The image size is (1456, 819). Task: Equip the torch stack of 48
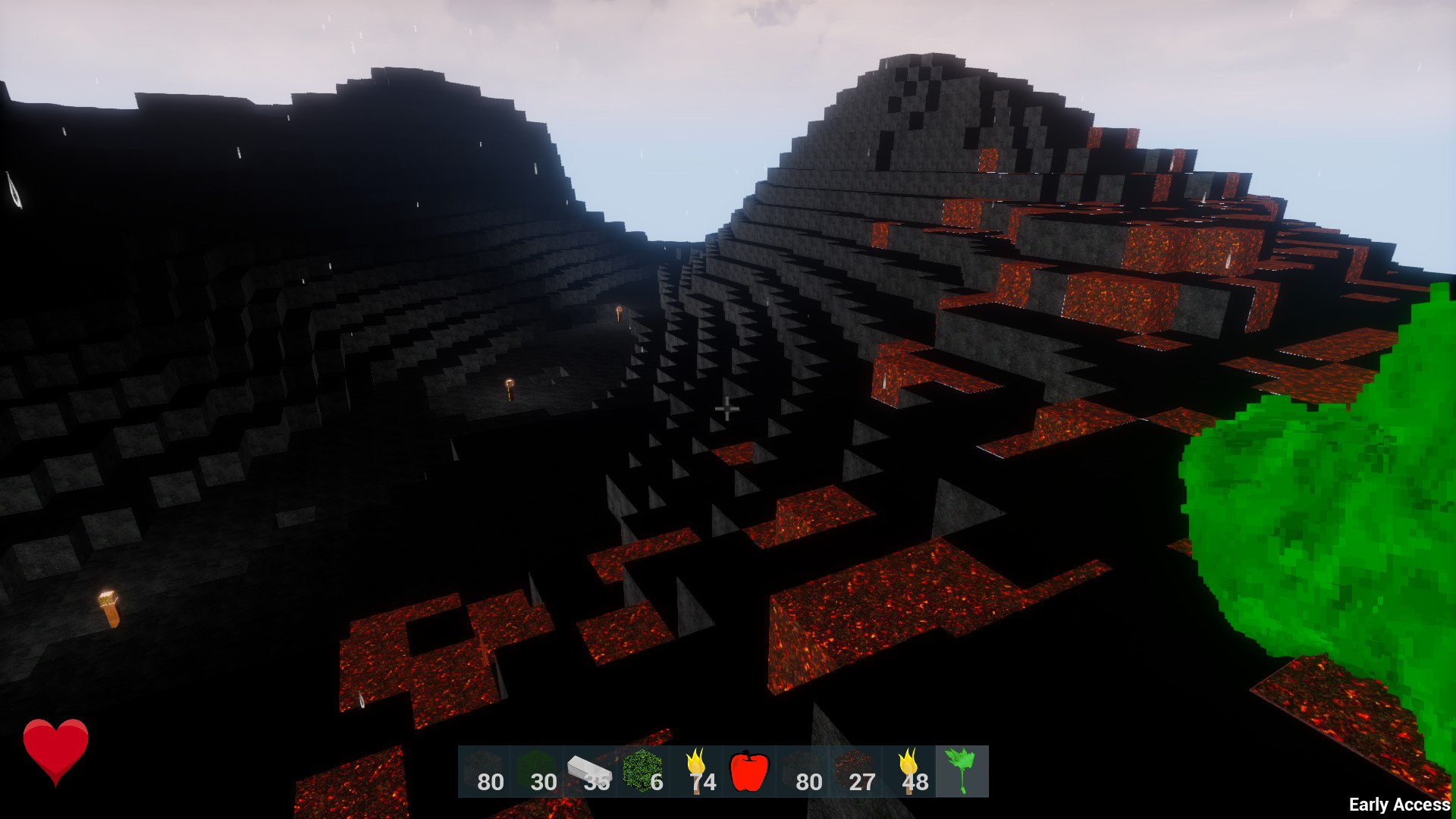(908, 771)
